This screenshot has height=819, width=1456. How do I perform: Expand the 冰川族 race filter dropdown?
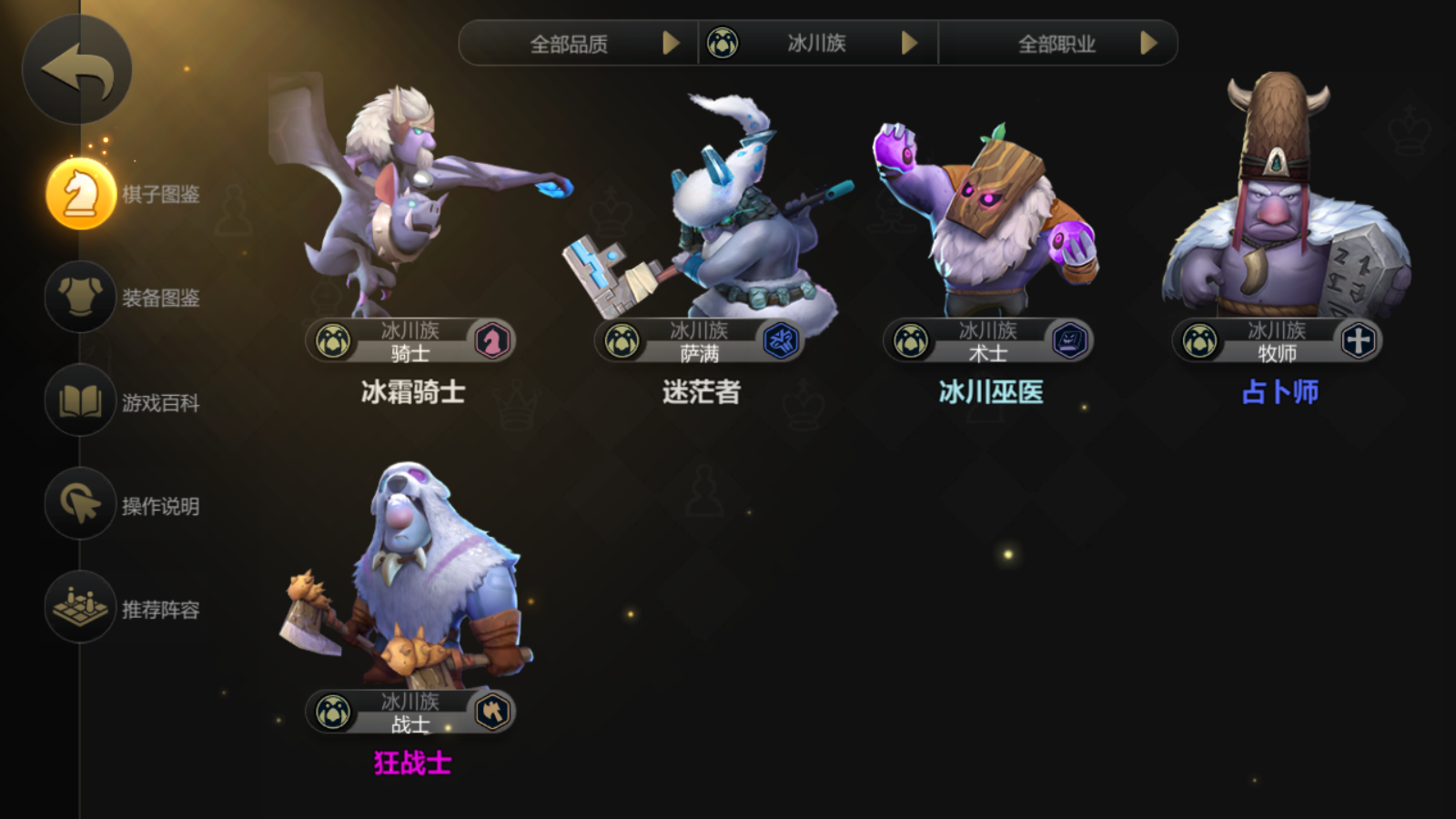pos(818,43)
